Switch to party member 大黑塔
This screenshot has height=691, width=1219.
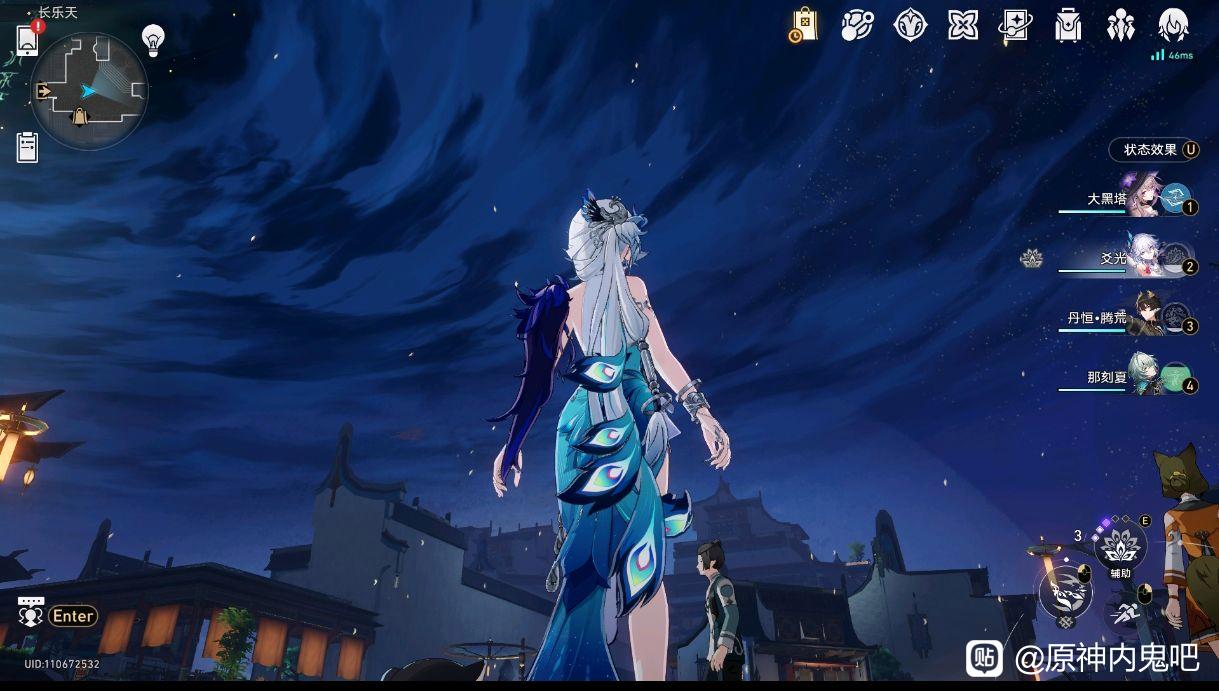(1143, 198)
